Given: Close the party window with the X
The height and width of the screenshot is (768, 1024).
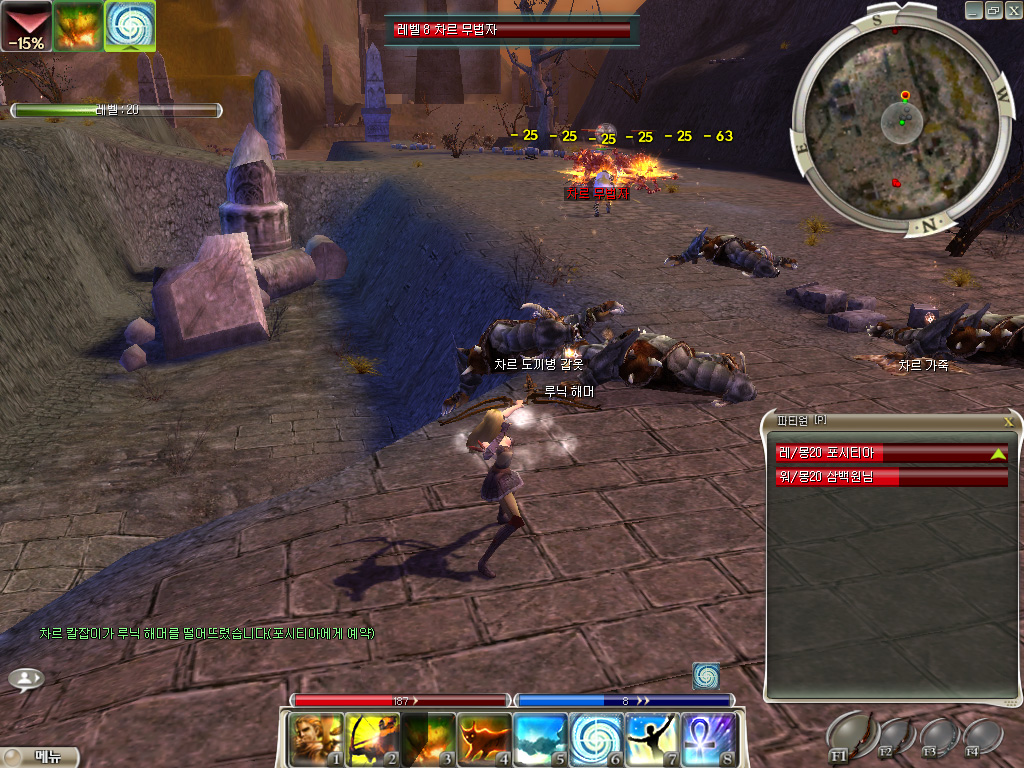Looking at the screenshot, I should pos(1008,422).
